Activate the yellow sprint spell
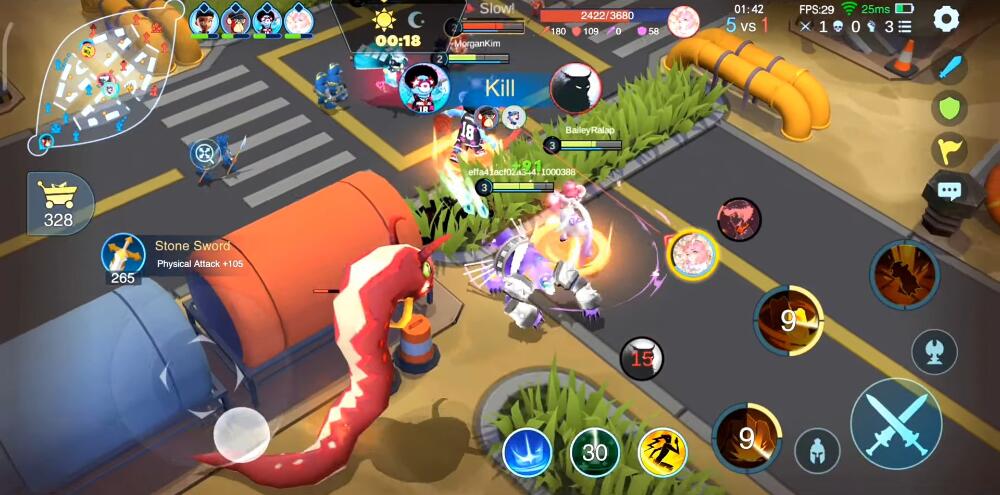This screenshot has height=495, width=1000. 662,452
